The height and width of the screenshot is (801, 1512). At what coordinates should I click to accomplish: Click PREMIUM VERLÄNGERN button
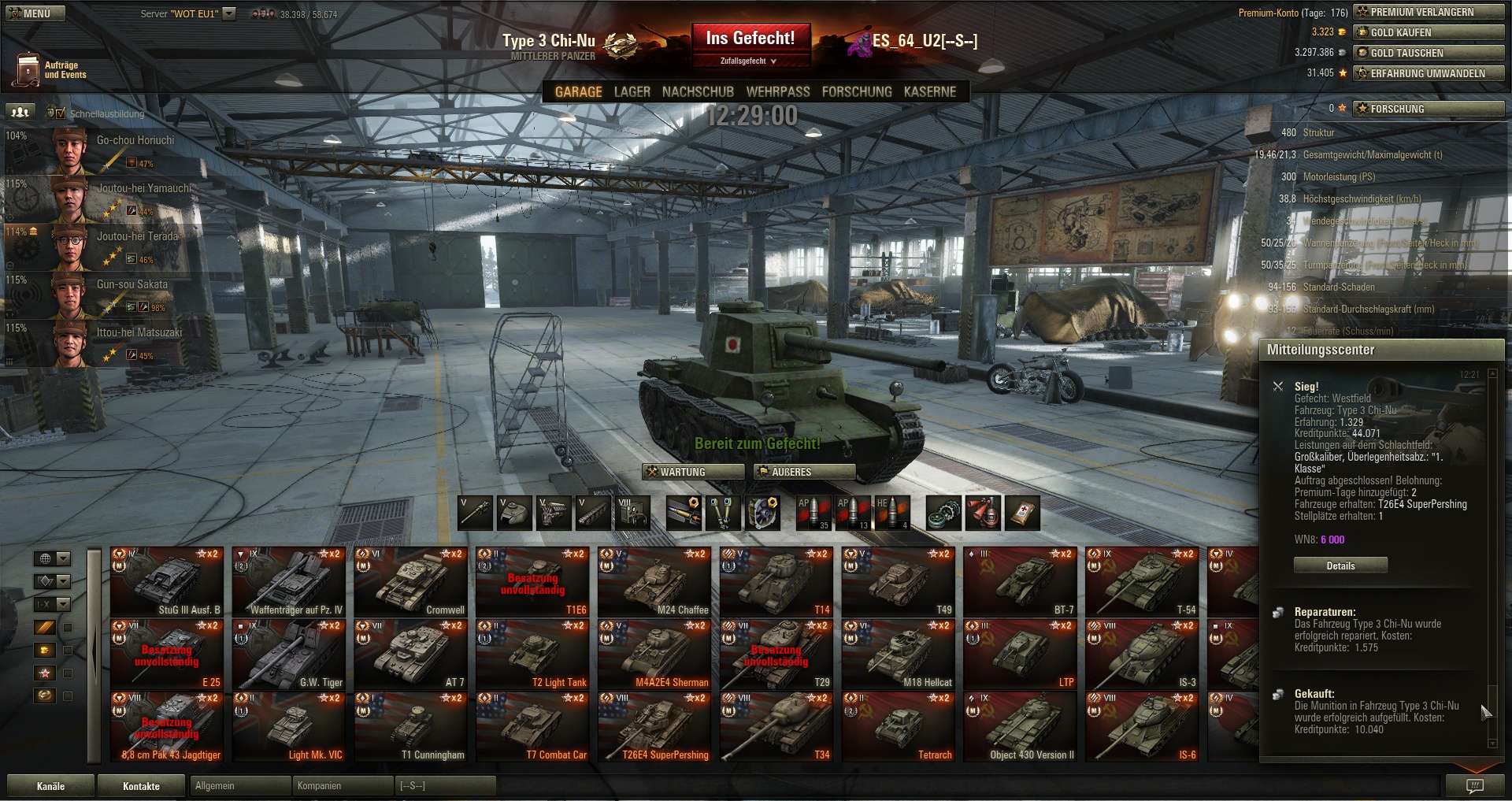(1429, 12)
